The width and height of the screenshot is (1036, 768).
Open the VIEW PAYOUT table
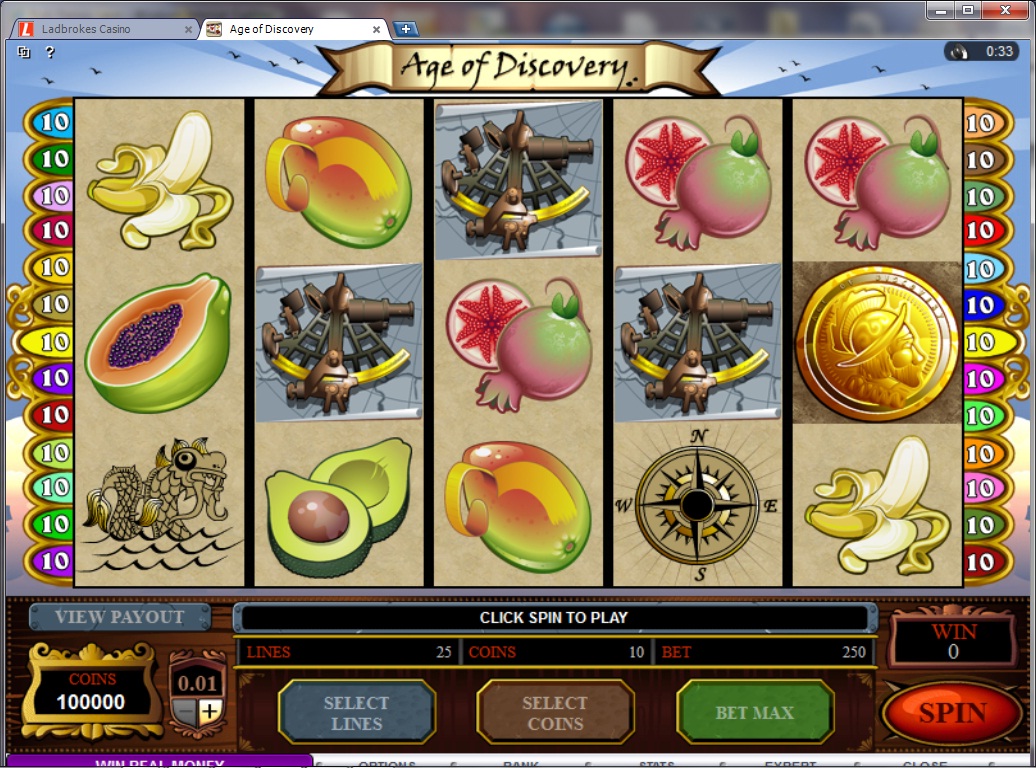[x=119, y=617]
